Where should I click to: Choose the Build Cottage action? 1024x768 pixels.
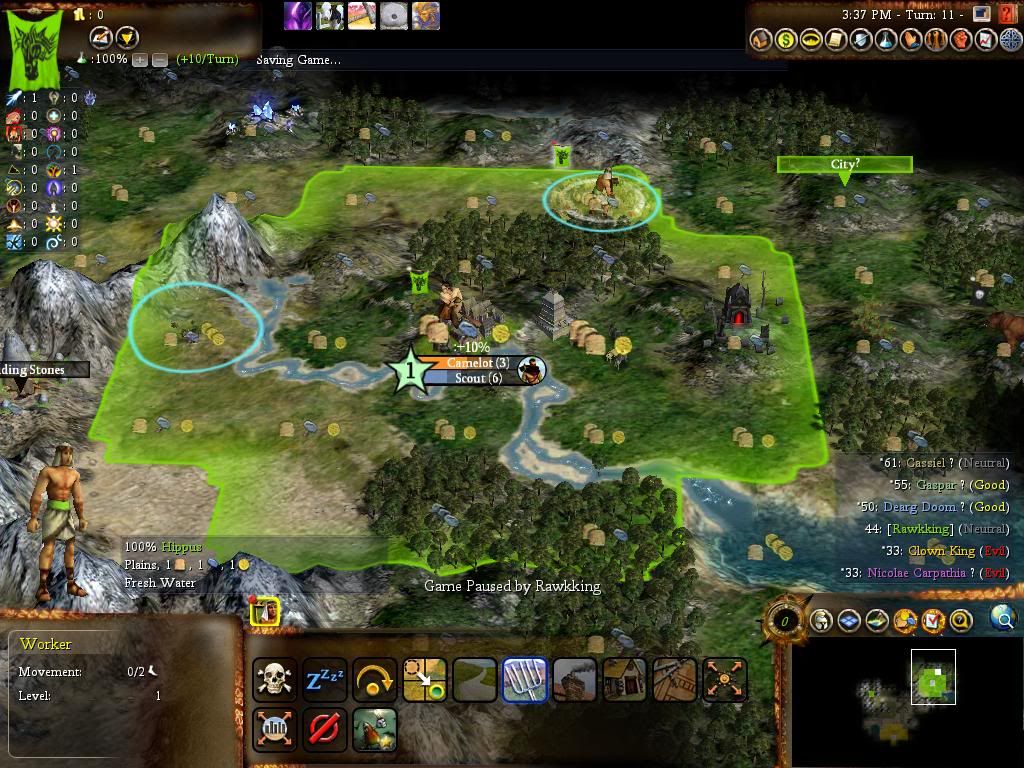625,679
